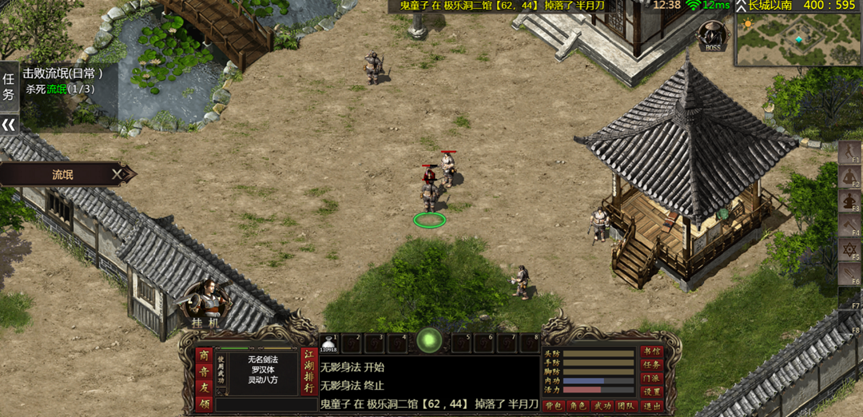Open the 门派 sect button
Viewport: 863px width, 417px height.
(652, 378)
